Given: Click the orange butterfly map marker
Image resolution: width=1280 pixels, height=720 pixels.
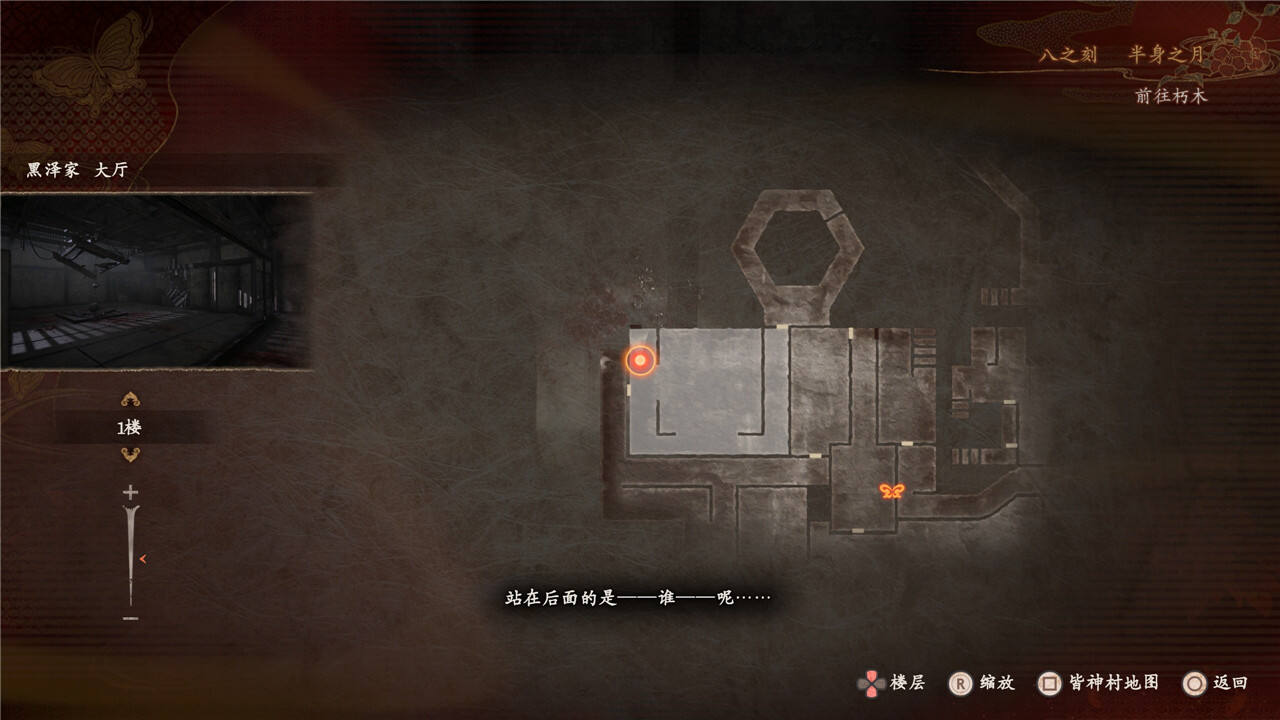Looking at the screenshot, I should pos(892,491).
